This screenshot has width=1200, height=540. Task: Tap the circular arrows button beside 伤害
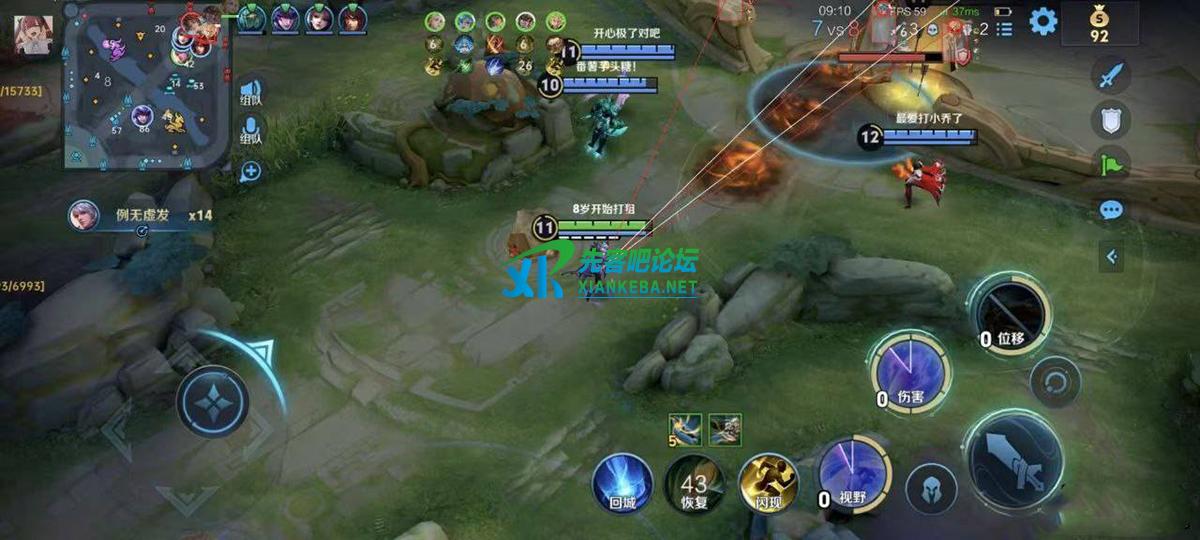point(1055,381)
